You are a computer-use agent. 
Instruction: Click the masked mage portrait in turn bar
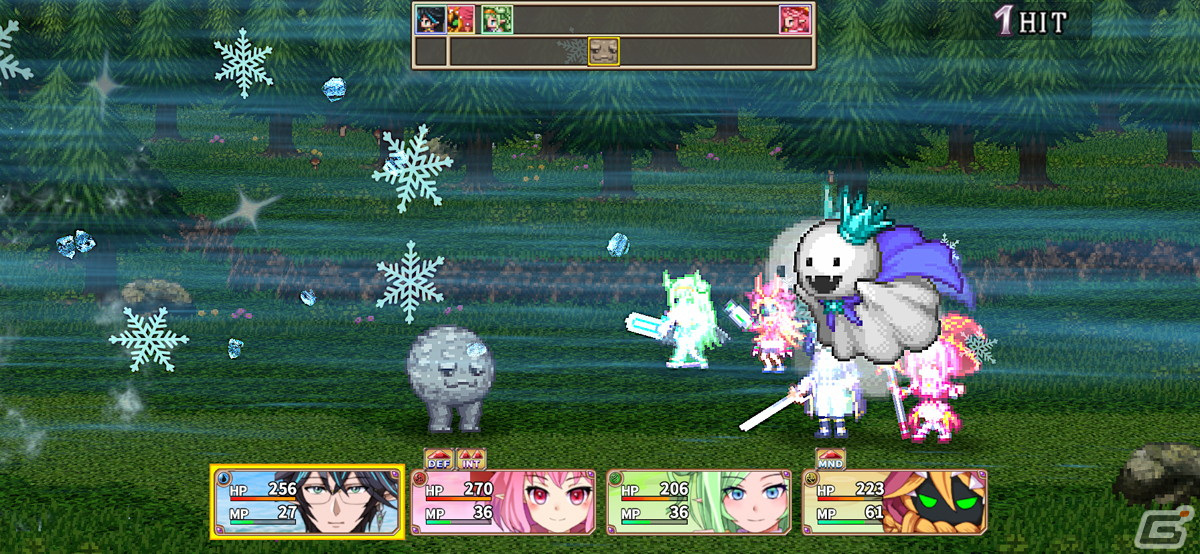461,19
